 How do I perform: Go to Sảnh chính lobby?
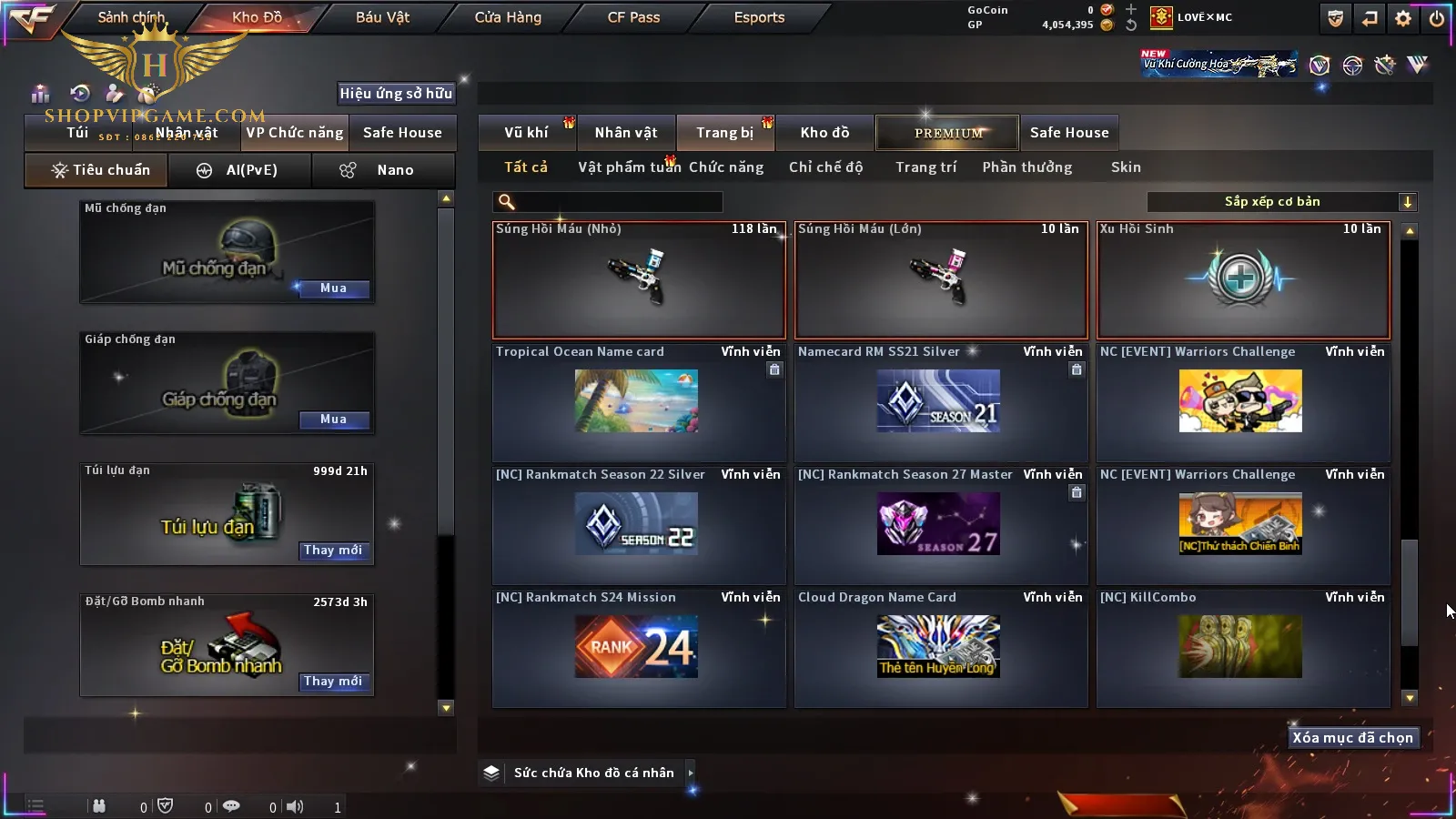click(x=131, y=17)
